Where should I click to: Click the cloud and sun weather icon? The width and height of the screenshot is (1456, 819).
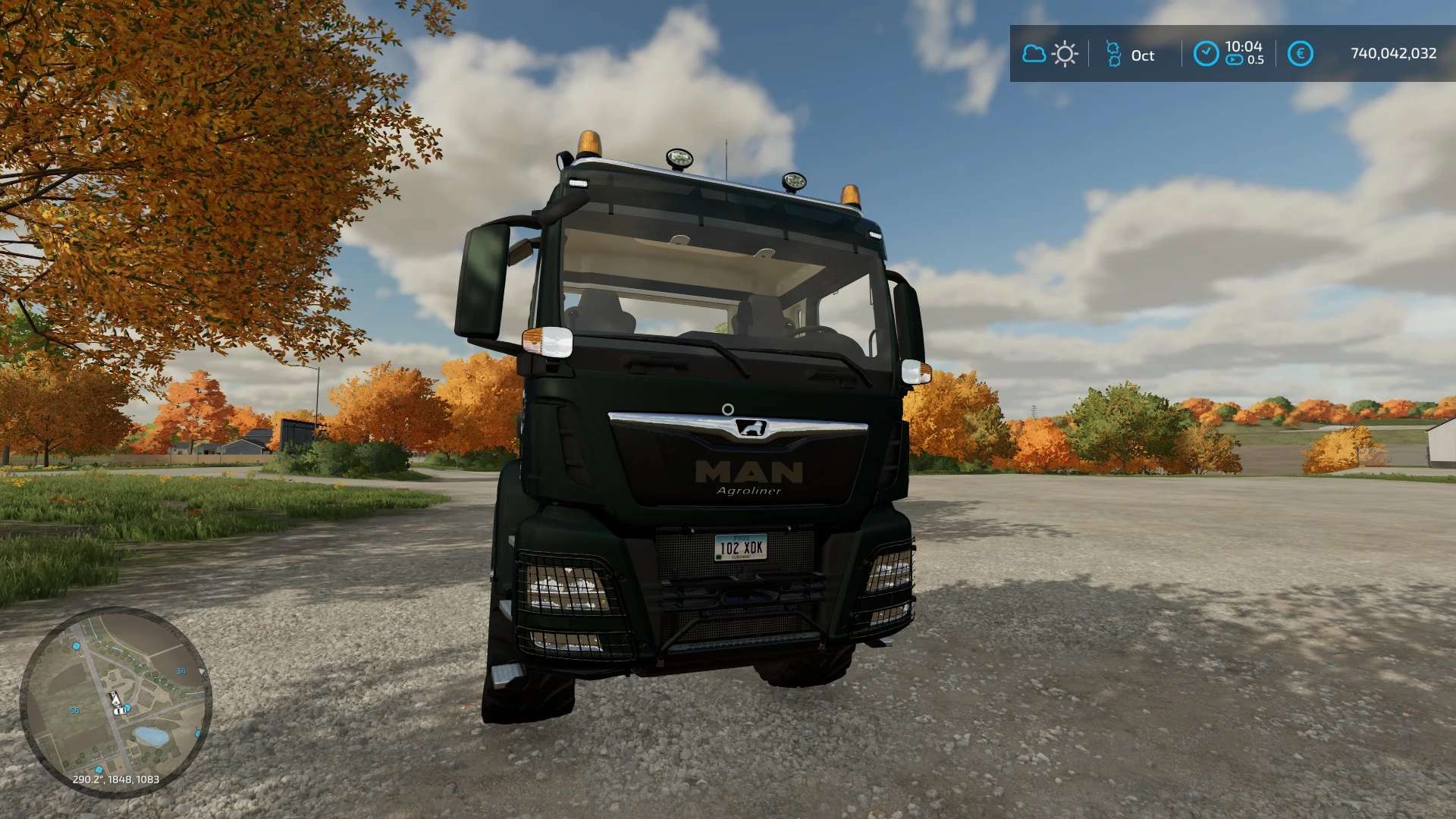point(1050,54)
